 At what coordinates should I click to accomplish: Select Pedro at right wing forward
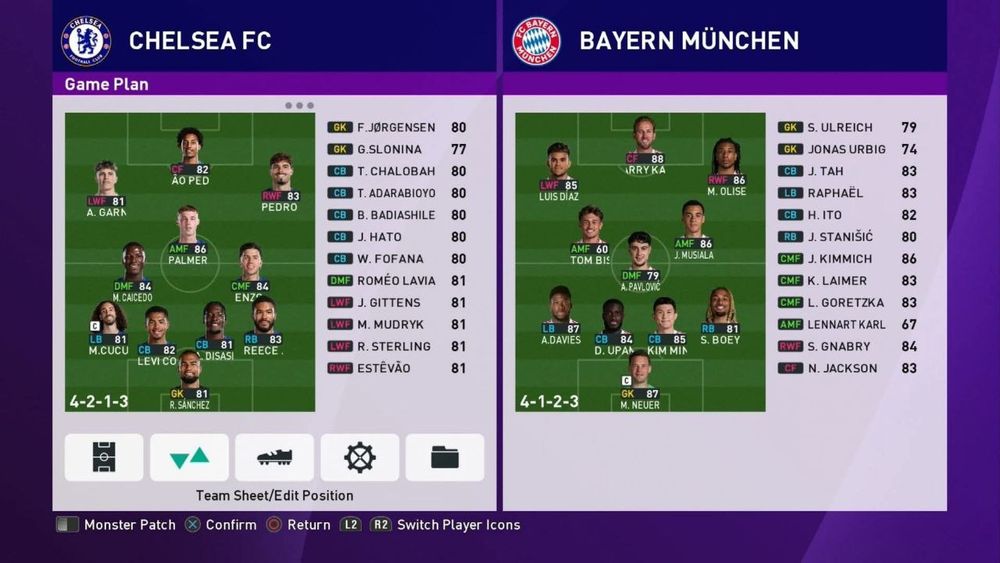(x=279, y=185)
